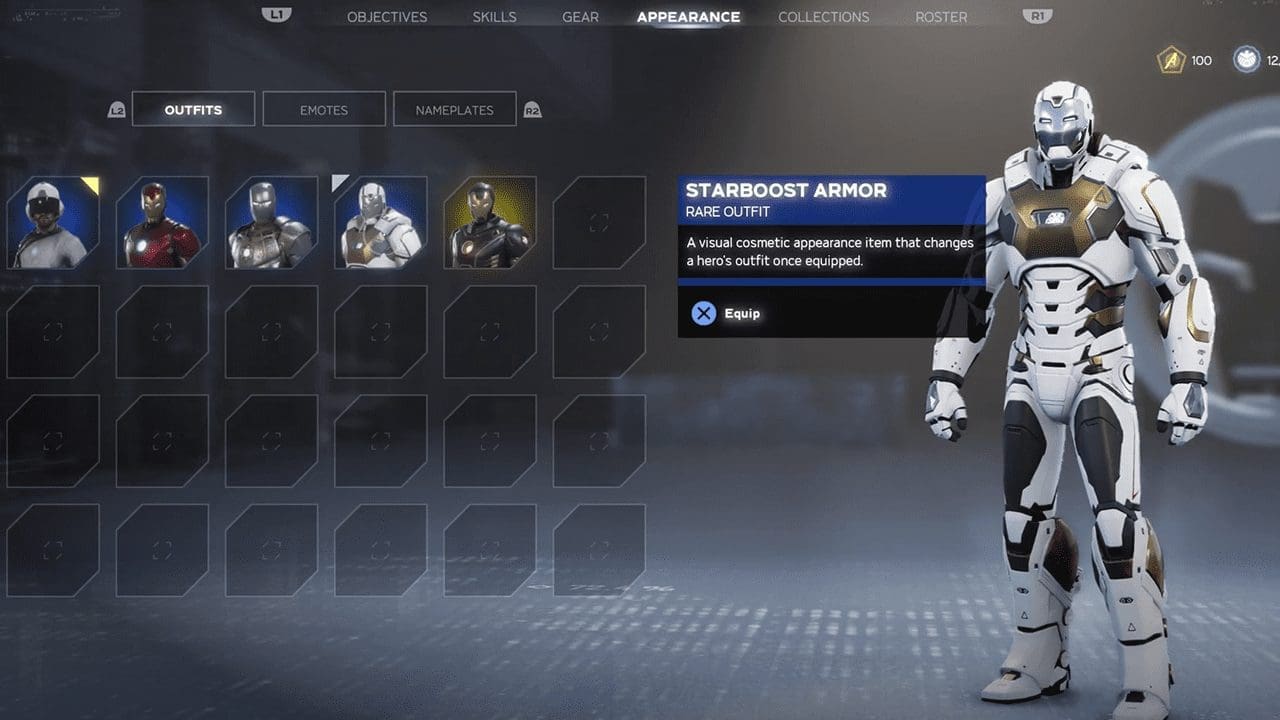Pick the silver armor outfit thumbnail
The image size is (1280, 720).
pos(271,223)
